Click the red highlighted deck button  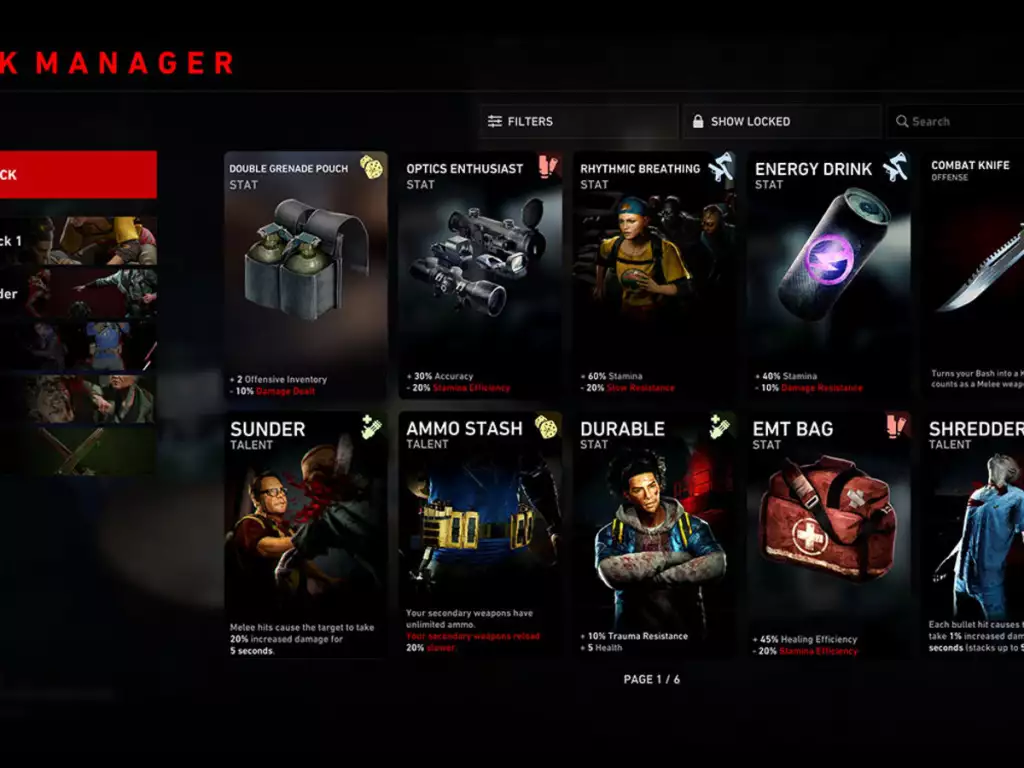click(78, 175)
